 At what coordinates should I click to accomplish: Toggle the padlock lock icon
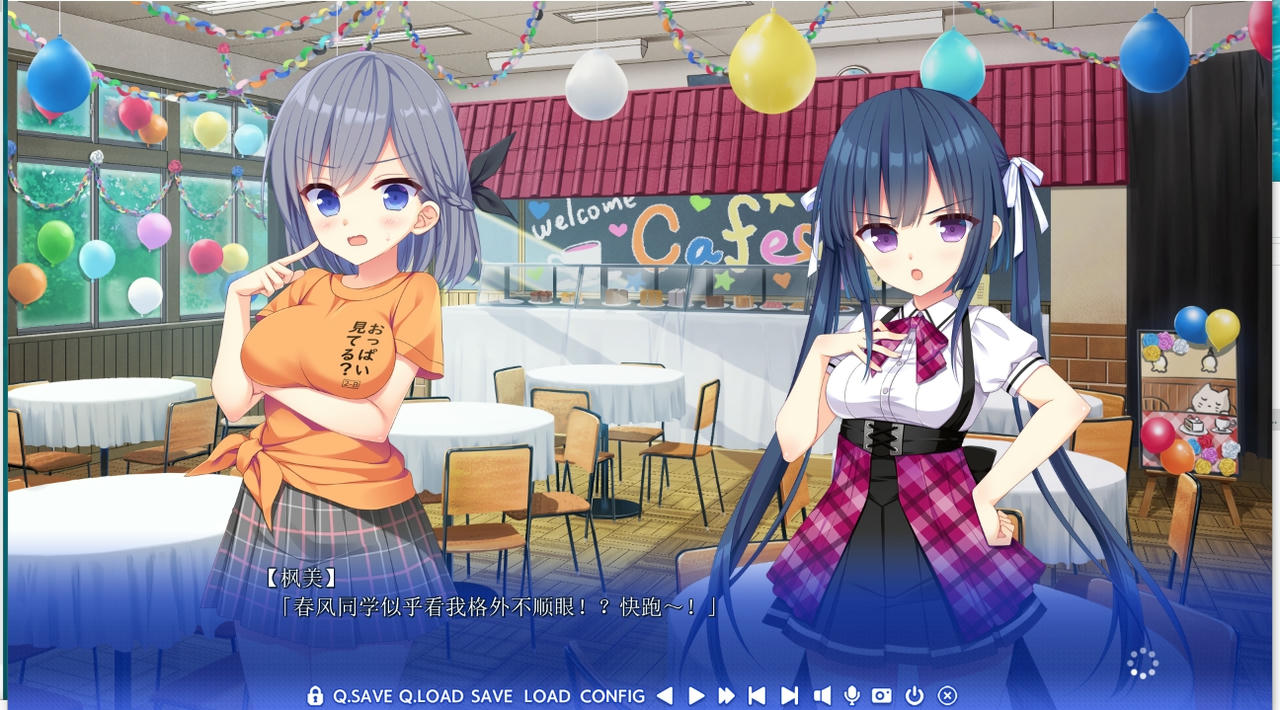coord(315,696)
